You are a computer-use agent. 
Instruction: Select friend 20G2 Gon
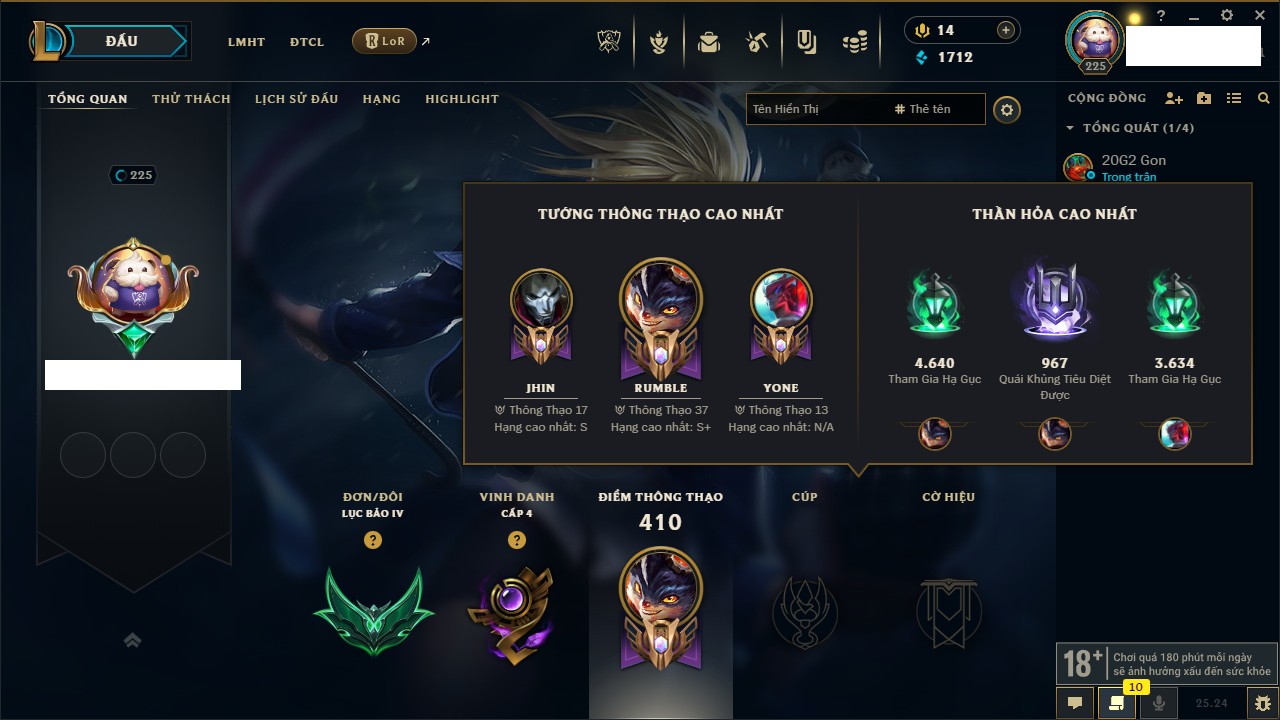point(1133,160)
